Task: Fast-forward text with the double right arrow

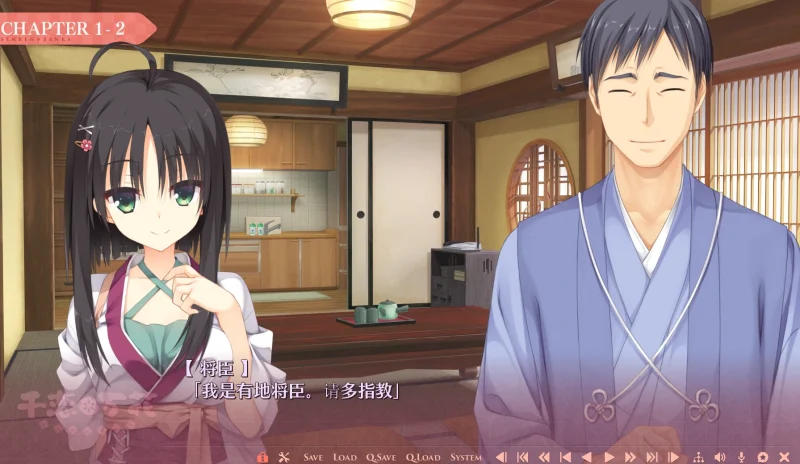Action: coord(629,457)
